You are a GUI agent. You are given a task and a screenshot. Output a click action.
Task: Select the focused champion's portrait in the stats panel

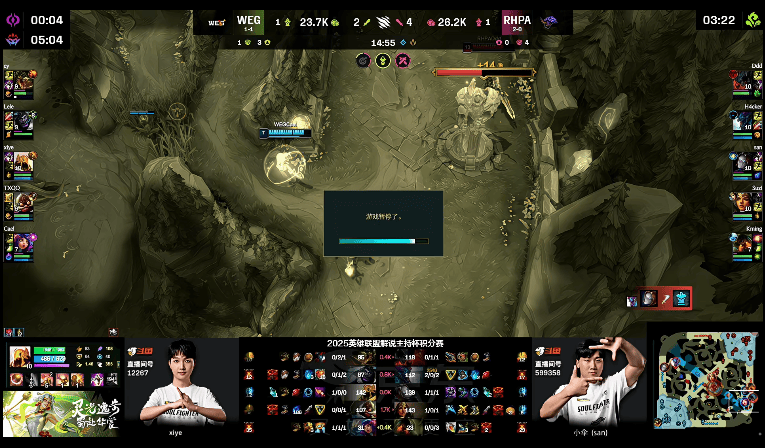(x=19, y=356)
